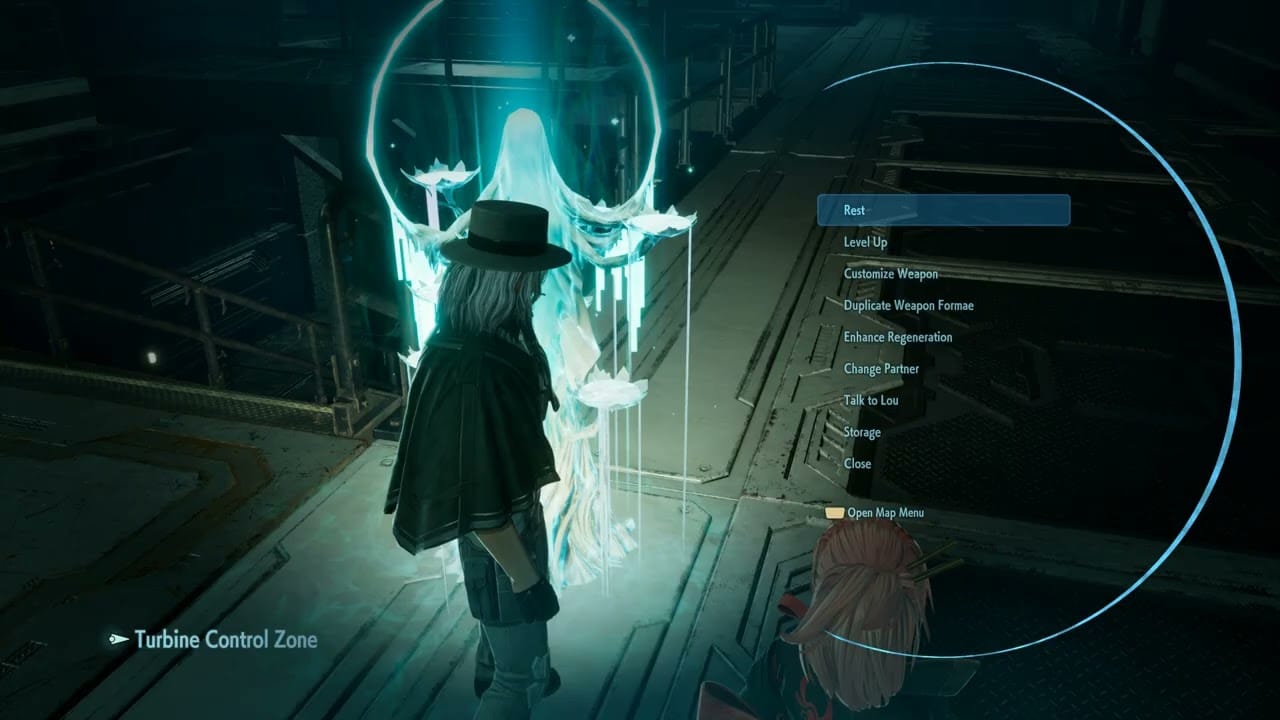Open Storage from the camp menu
This screenshot has height=720, width=1280.
click(861, 432)
